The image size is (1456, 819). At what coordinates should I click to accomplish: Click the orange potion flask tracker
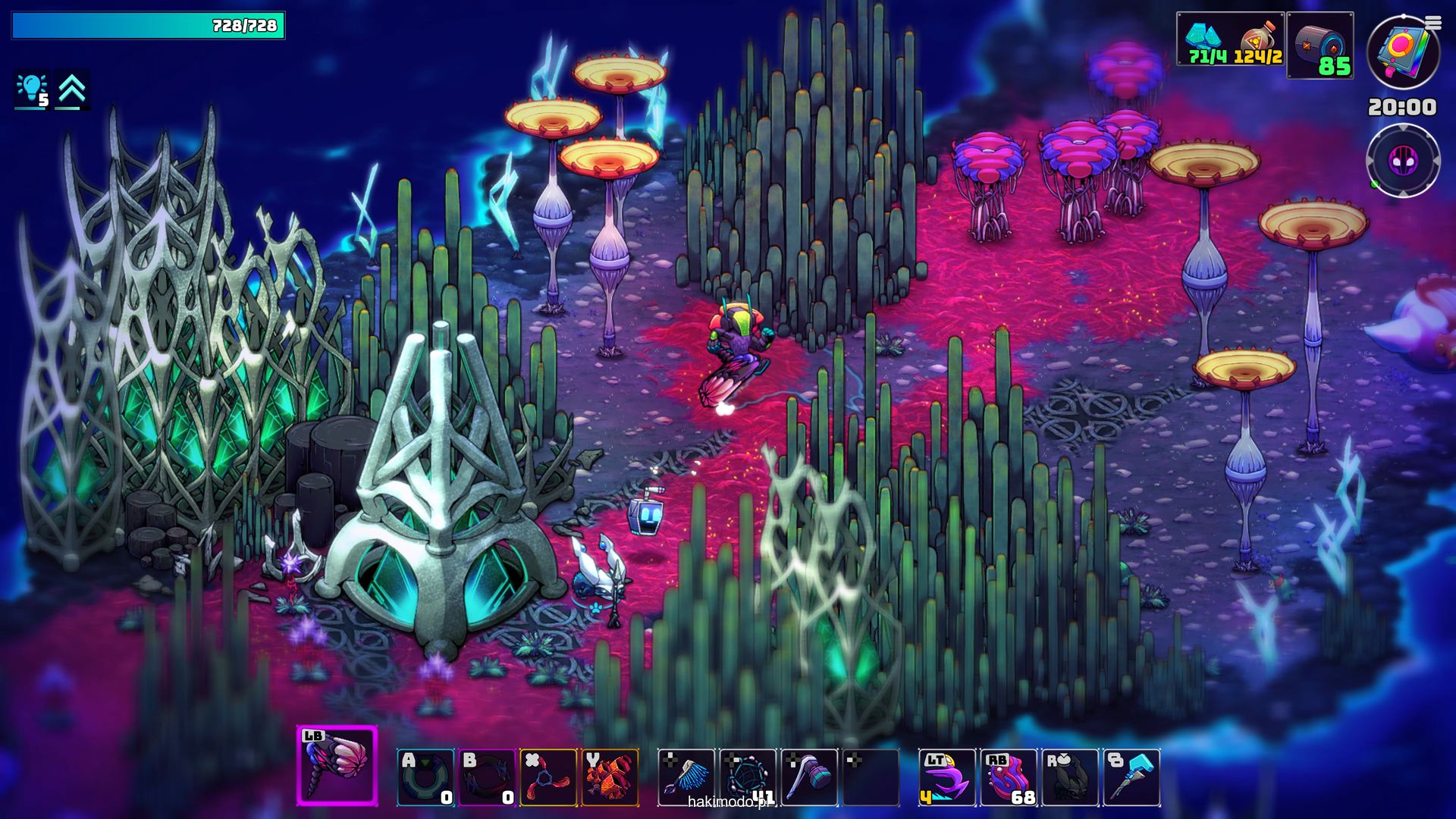point(1258,39)
